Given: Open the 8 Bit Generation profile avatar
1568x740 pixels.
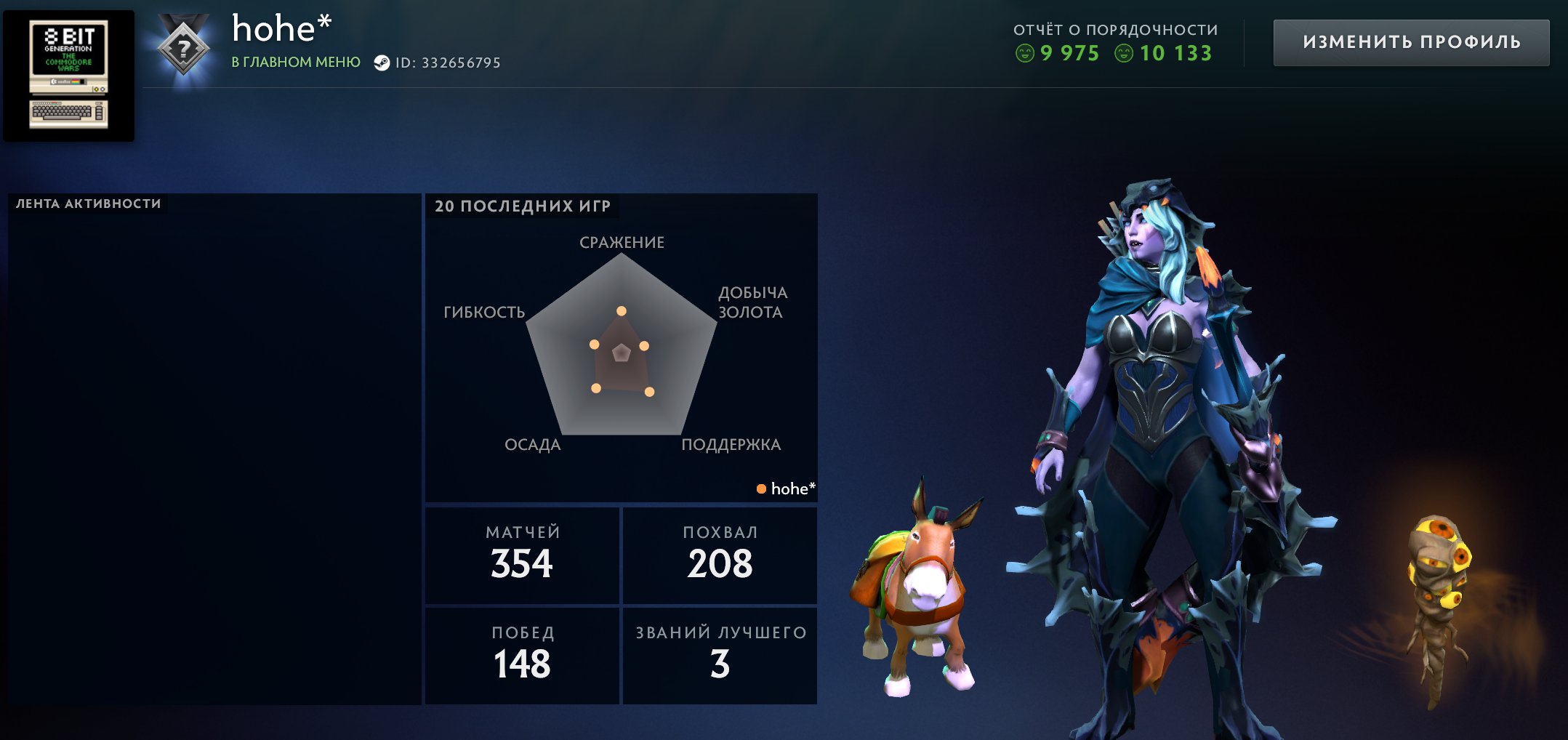Looking at the screenshot, I should click(x=69, y=76).
